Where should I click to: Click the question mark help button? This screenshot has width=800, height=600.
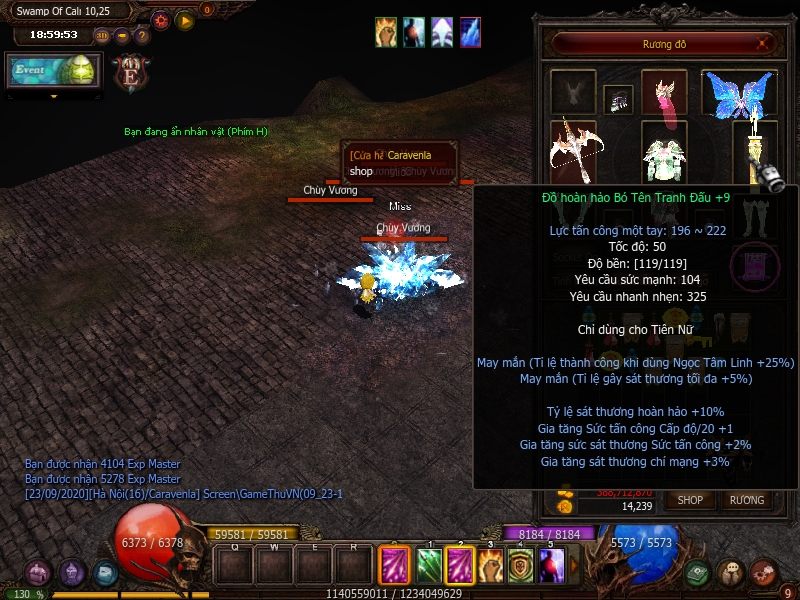coord(142,36)
